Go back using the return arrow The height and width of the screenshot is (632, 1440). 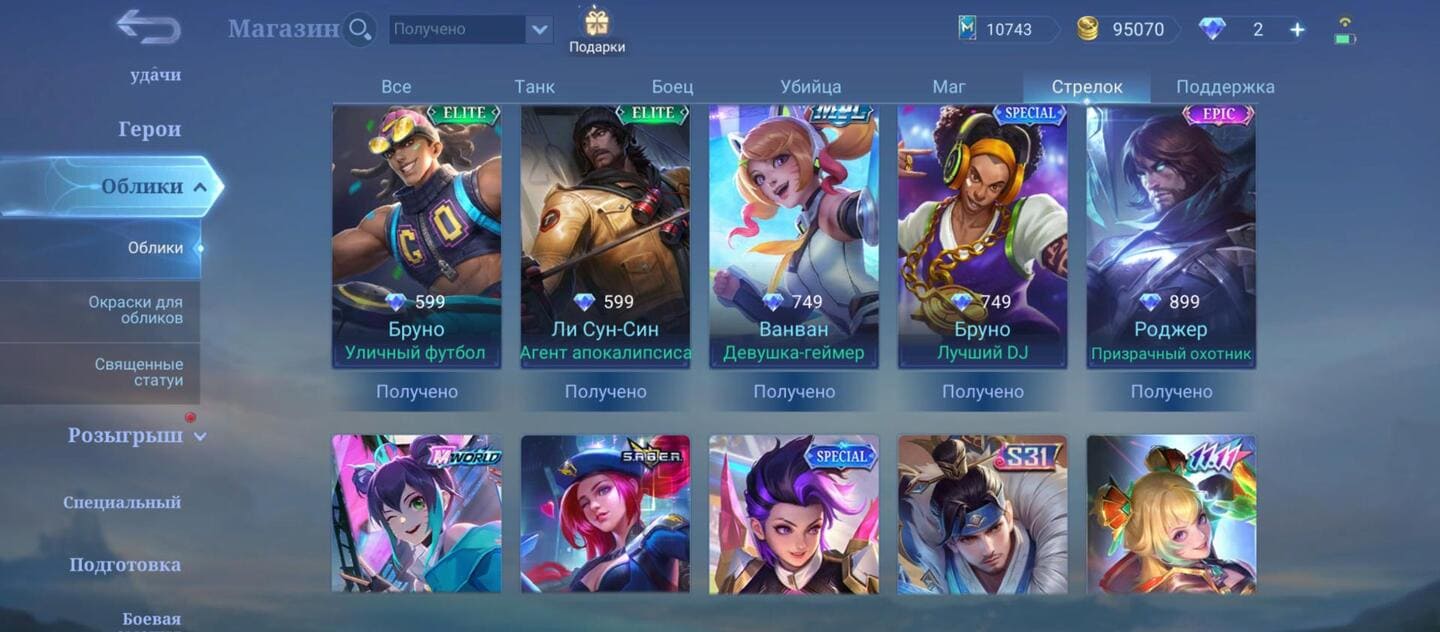(148, 27)
